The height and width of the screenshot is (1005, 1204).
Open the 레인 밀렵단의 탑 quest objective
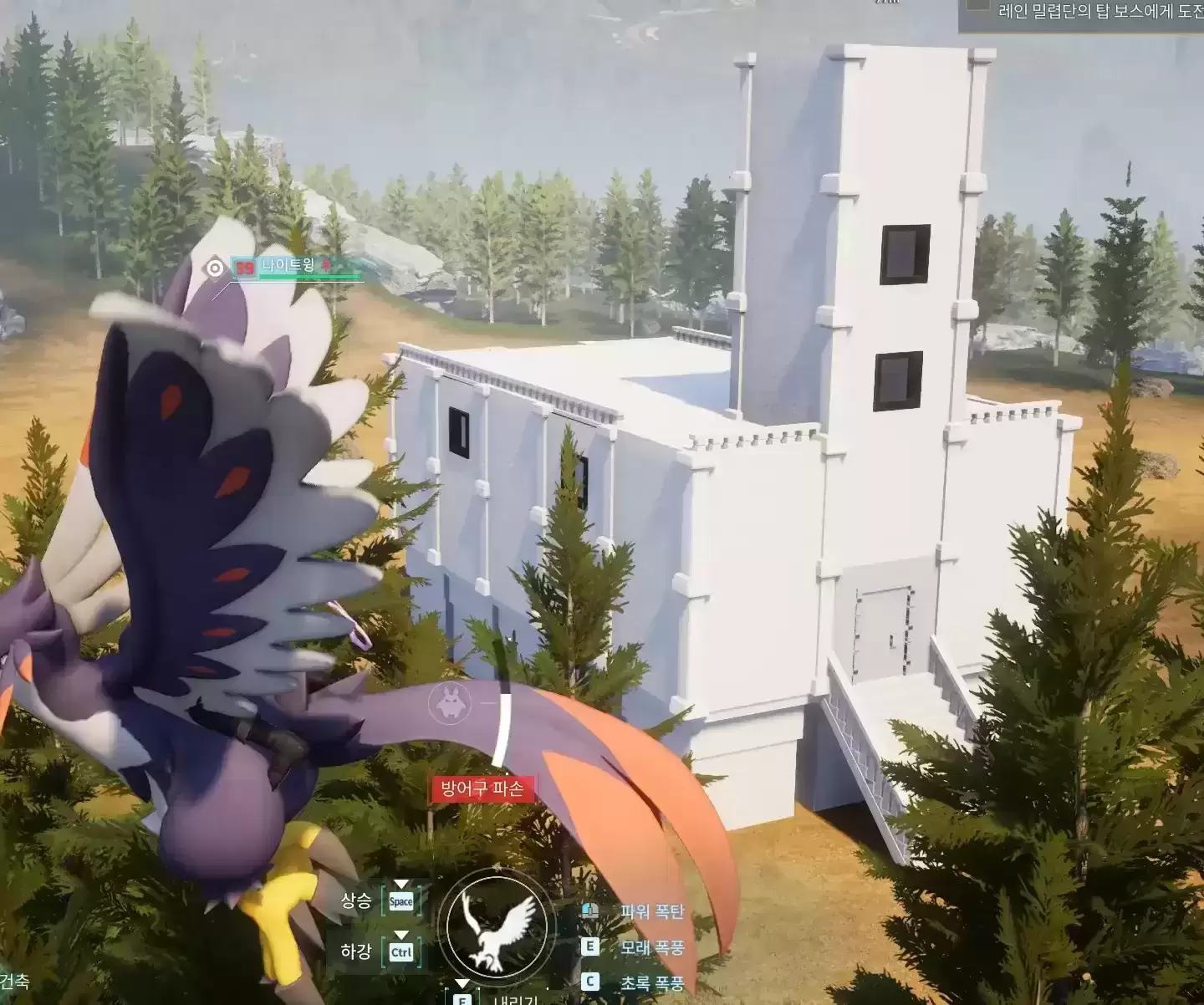[1097, 12]
